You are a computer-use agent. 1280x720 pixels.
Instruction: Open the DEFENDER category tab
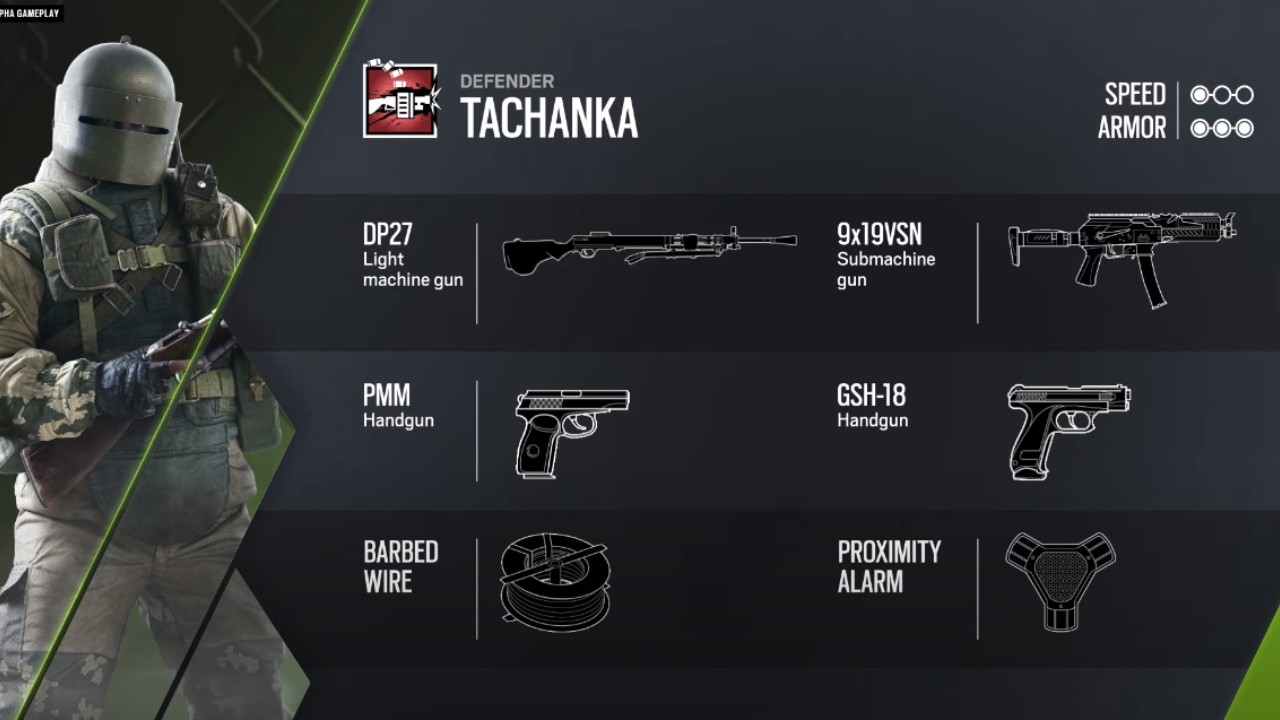[x=508, y=83]
